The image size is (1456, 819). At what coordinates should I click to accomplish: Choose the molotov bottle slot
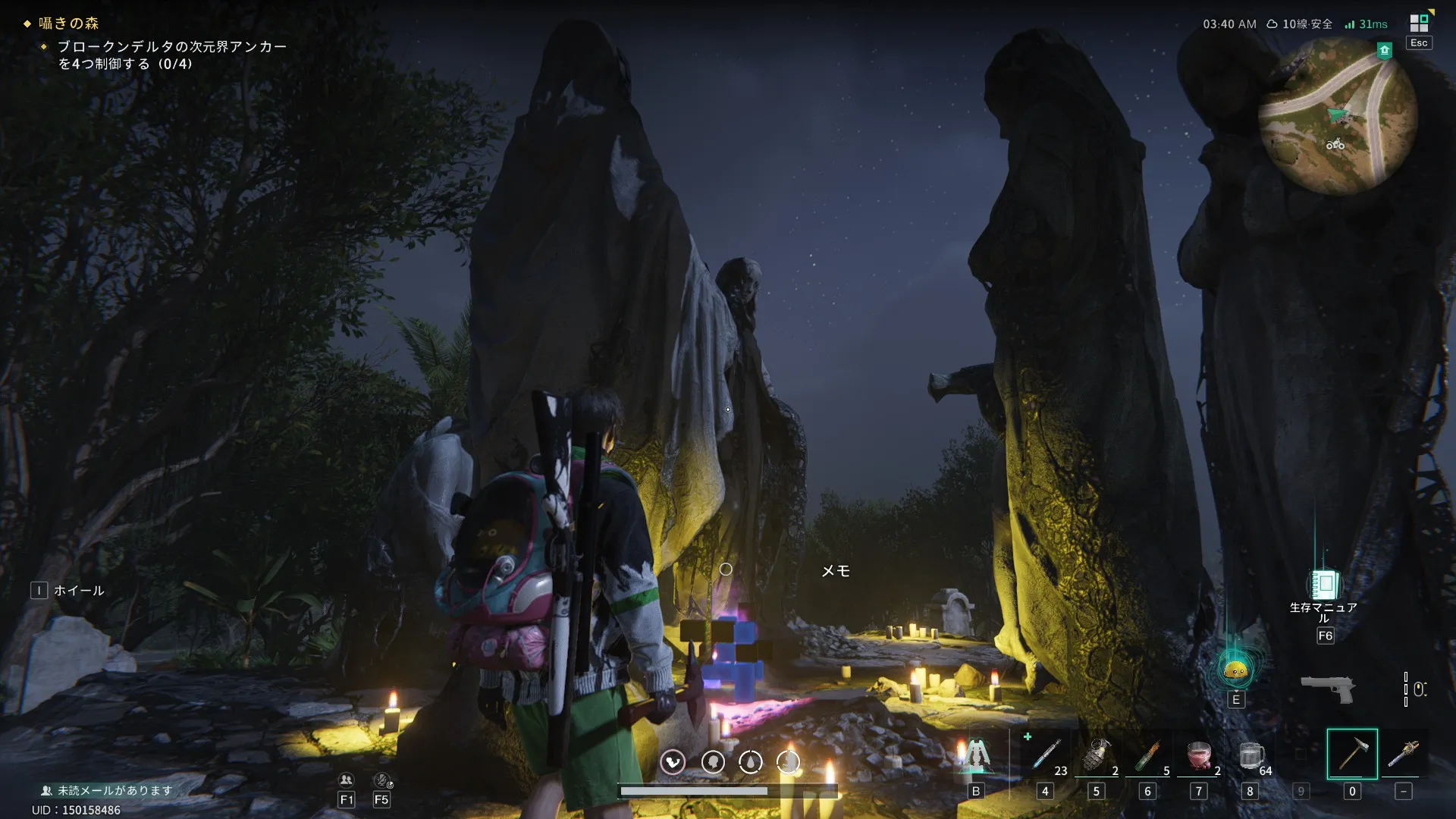click(x=1147, y=755)
